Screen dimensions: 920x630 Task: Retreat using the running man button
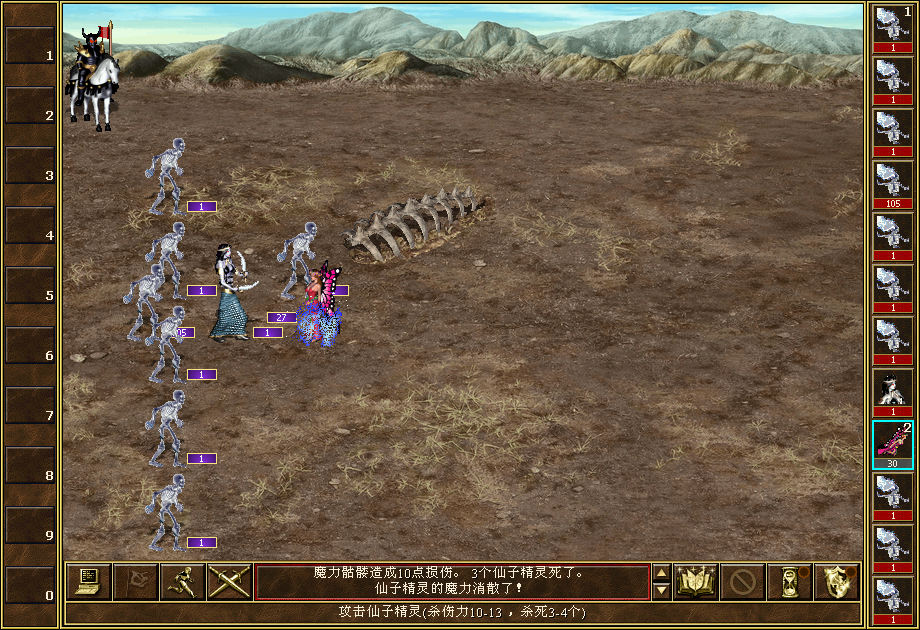pyautogui.click(x=182, y=582)
